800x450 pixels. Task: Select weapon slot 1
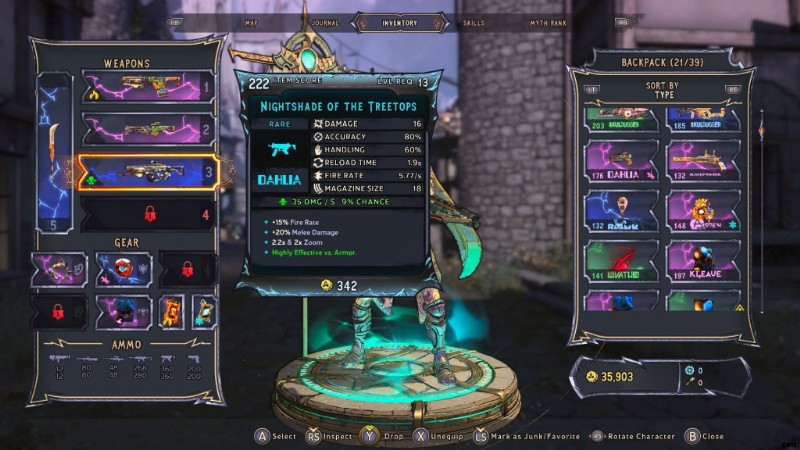point(146,88)
